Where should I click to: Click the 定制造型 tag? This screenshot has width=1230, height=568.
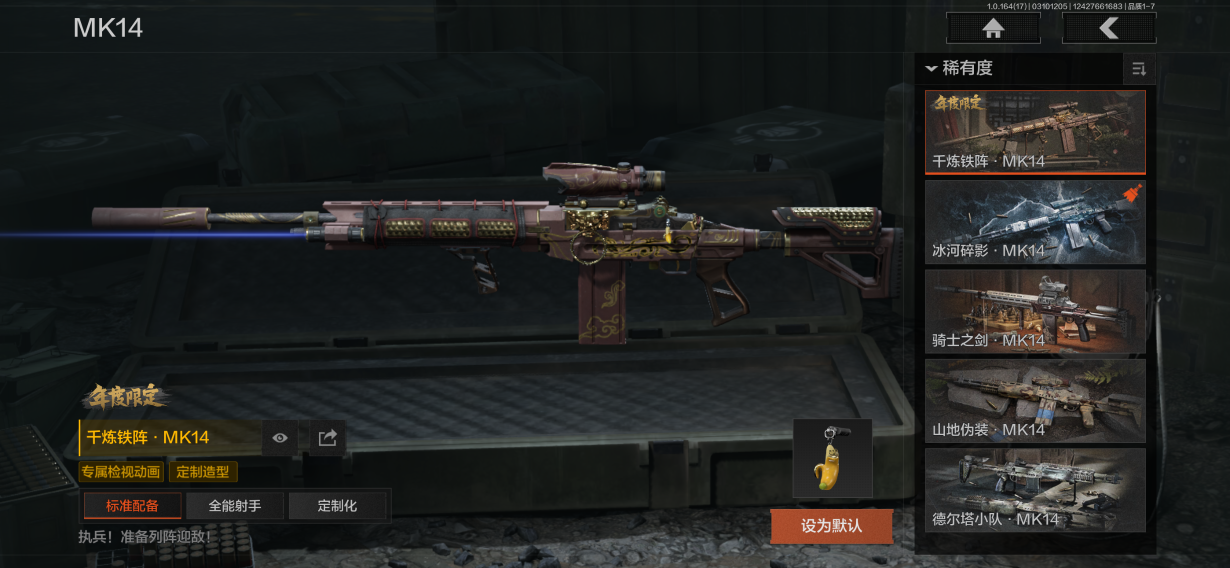pos(203,472)
